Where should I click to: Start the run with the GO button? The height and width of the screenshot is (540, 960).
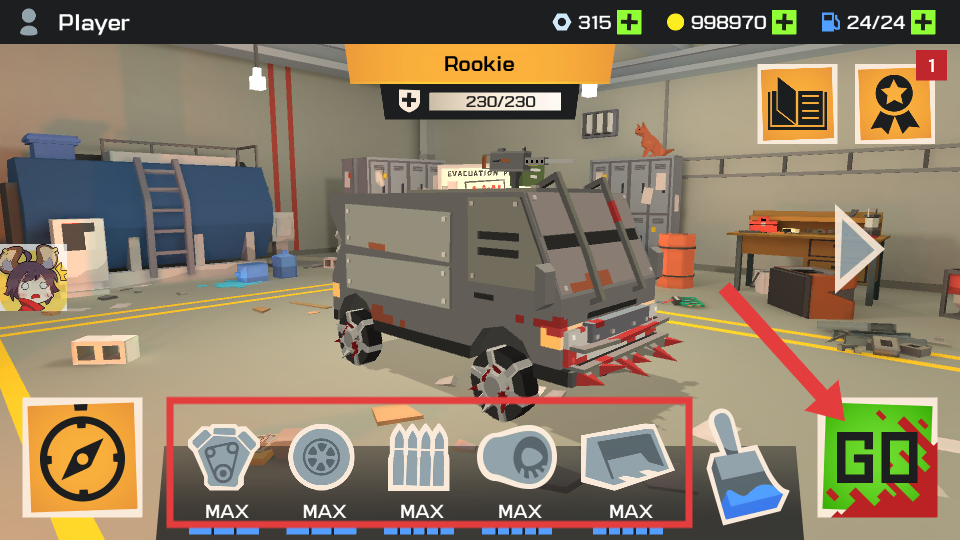pyautogui.click(x=877, y=457)
